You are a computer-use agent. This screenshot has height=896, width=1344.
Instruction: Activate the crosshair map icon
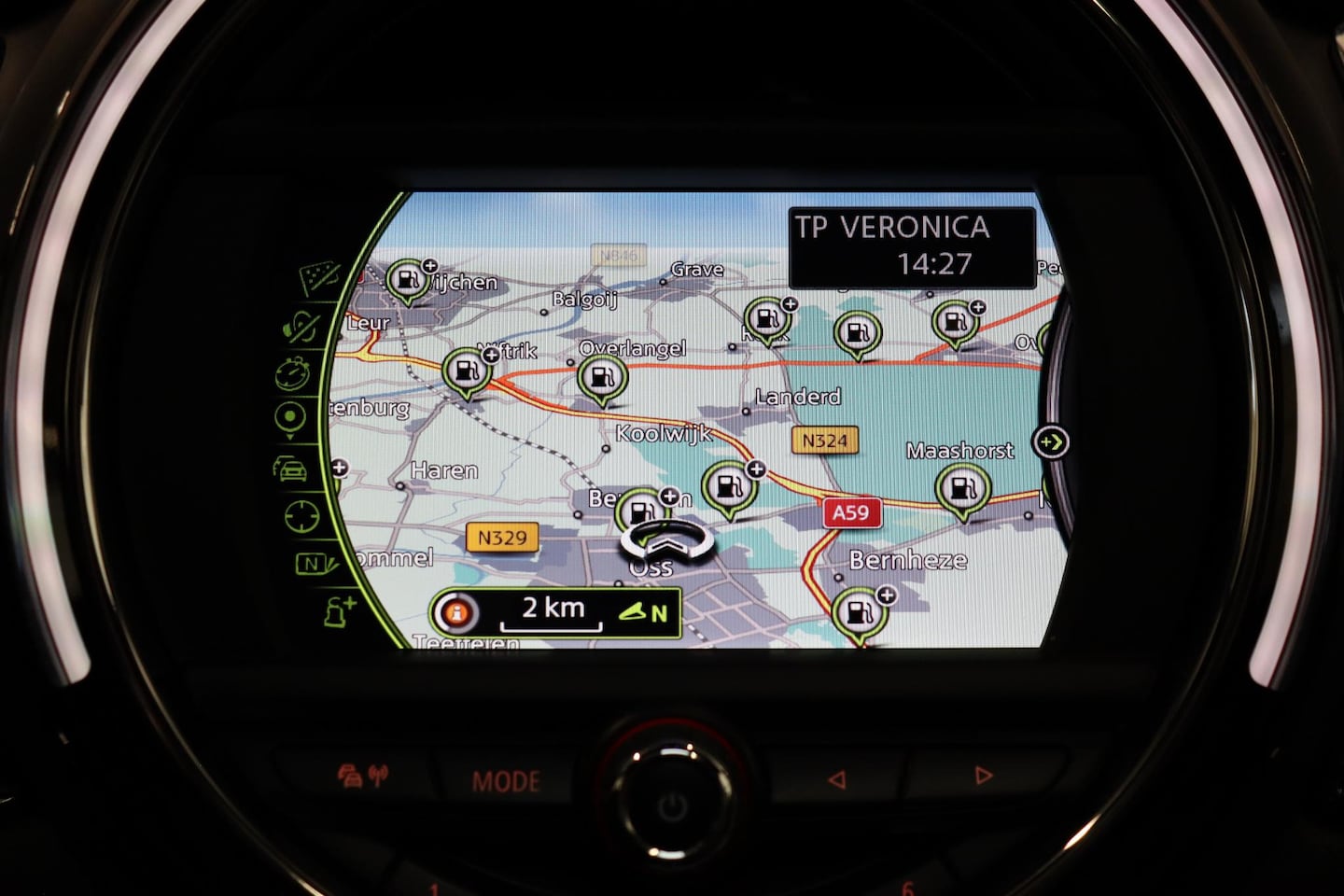pyautogui.click(x=301, y=514)
